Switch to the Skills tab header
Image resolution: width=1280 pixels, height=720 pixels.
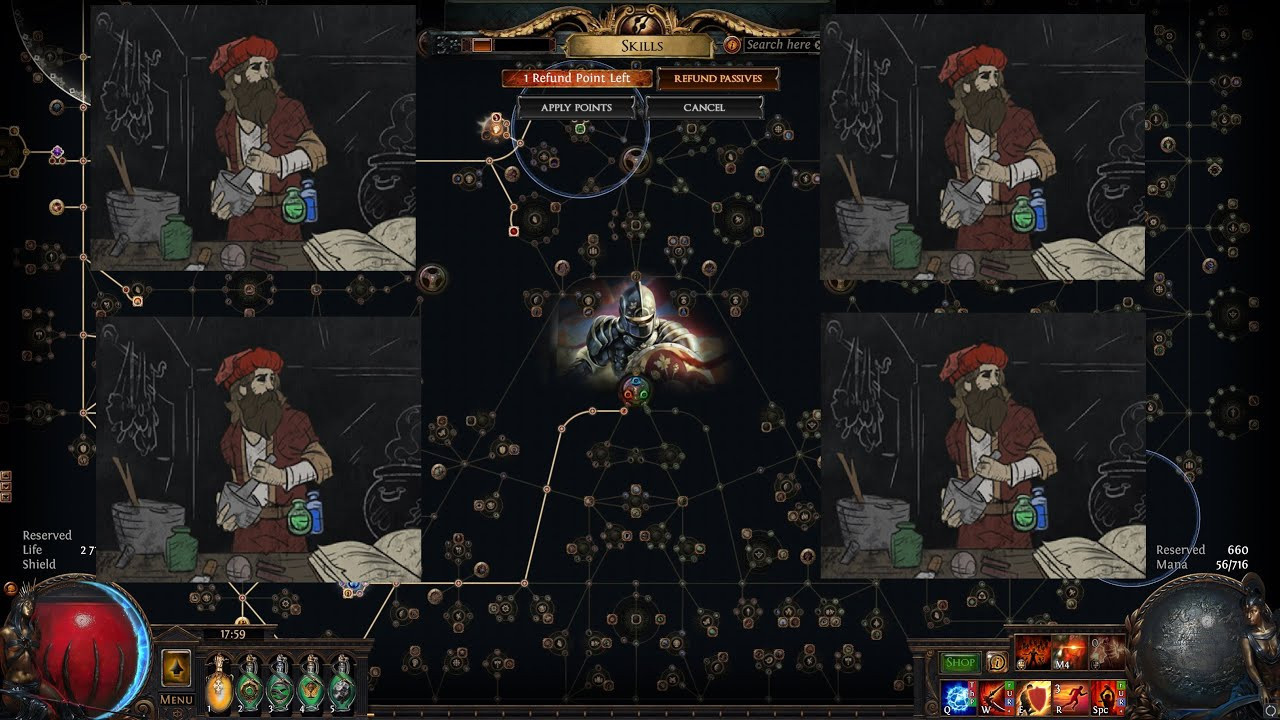642,45
